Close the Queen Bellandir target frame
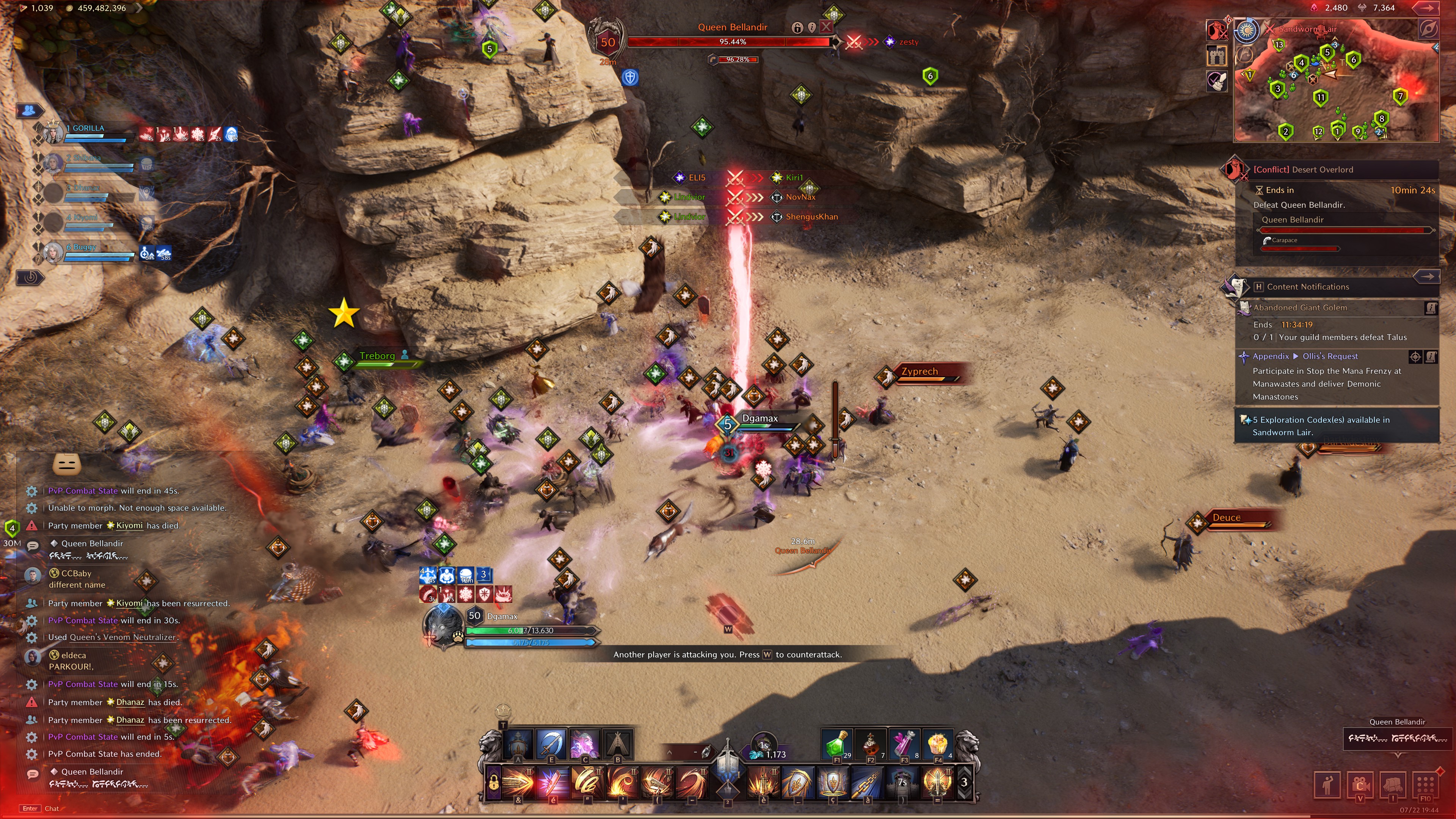This screenshot has width=1456, height=819. click(826, 27)
